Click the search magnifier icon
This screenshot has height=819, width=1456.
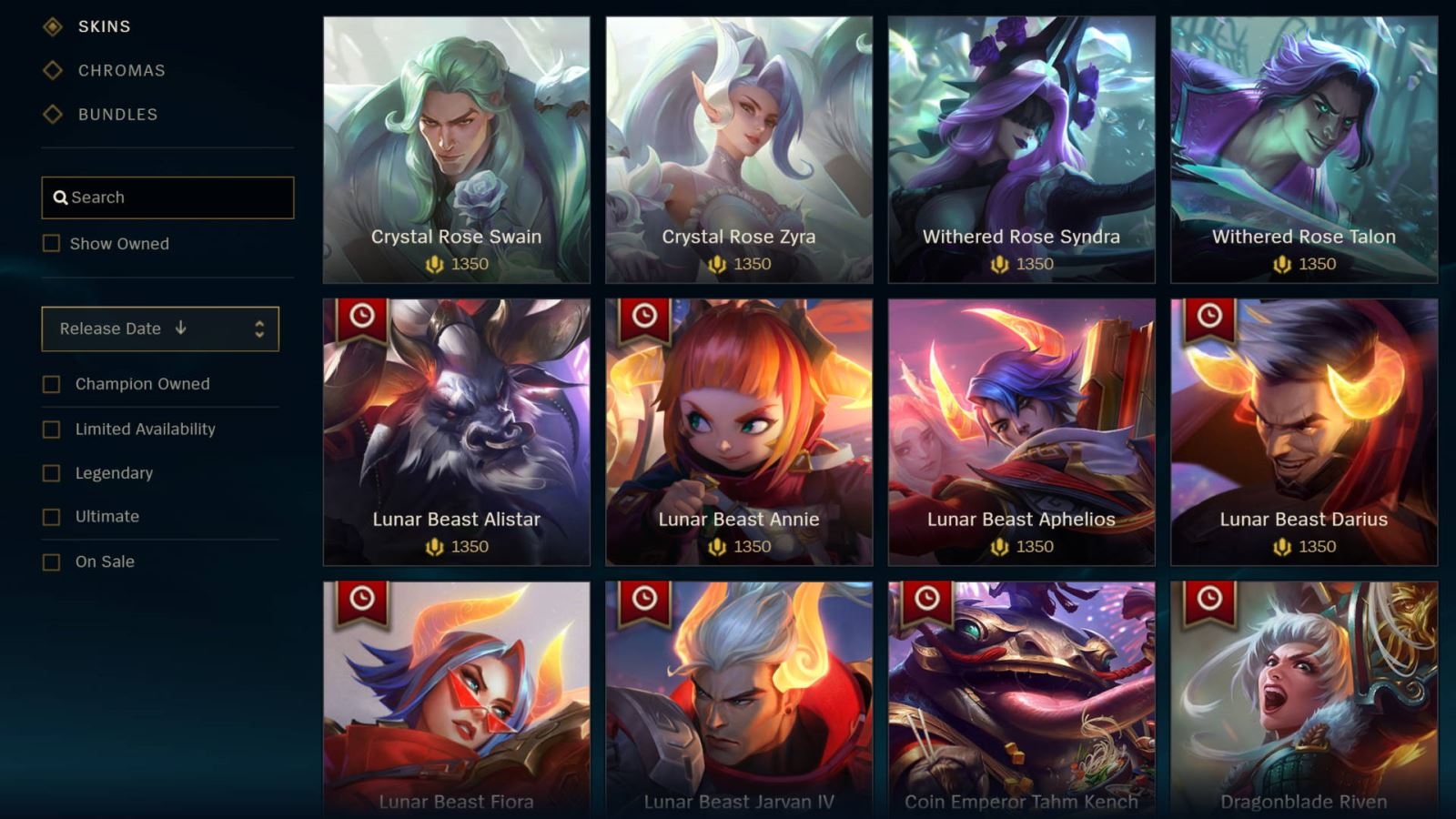click(x=60, y=197)
